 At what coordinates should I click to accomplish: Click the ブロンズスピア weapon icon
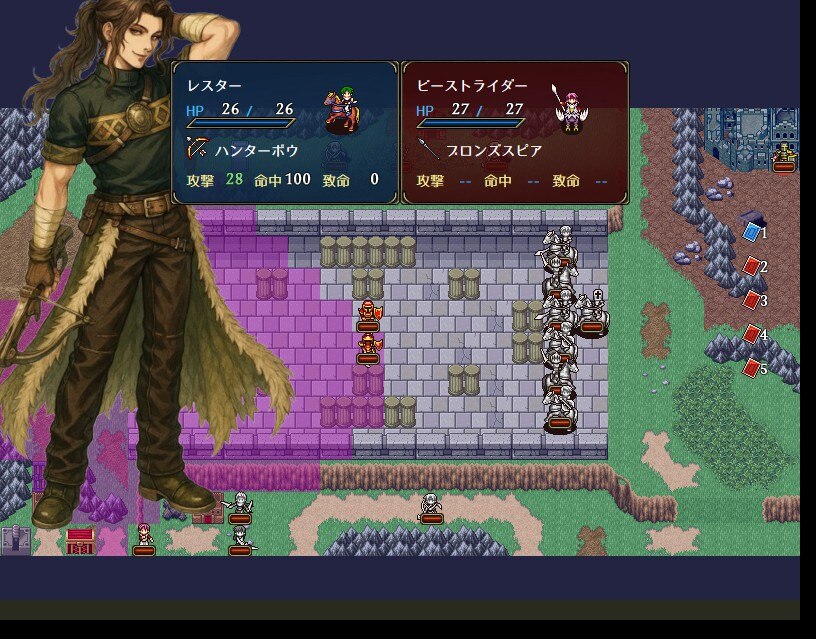pos(428,149)
